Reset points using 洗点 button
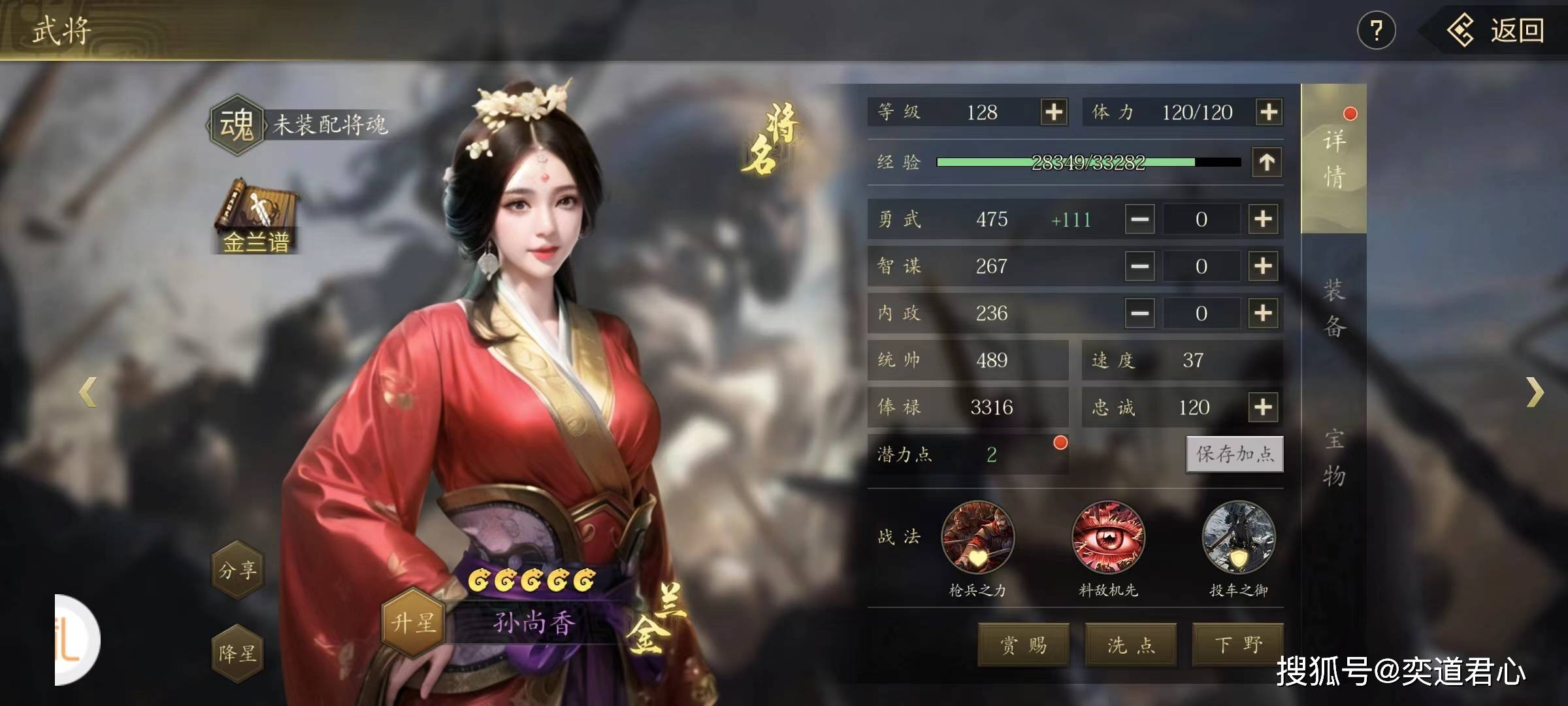Image resolution: width=1568 pixels, height=706 pixels. click(1131, 645)
